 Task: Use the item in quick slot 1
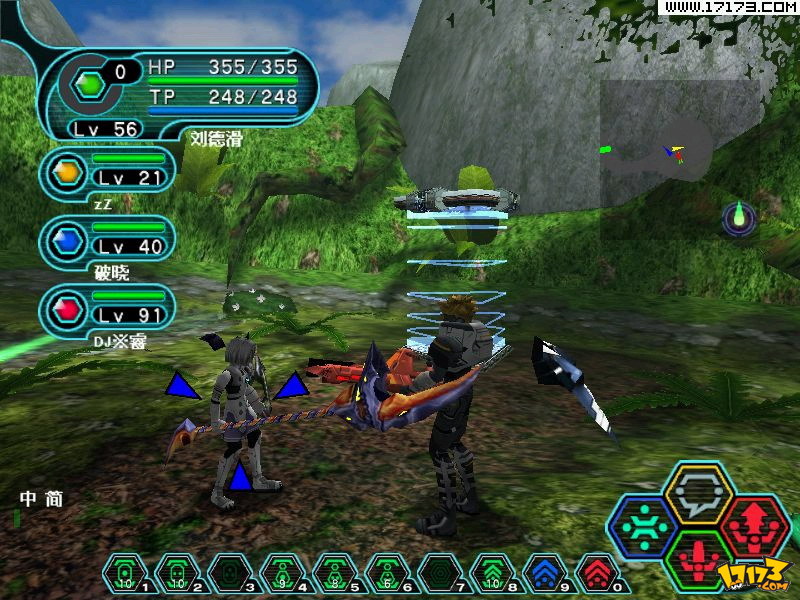(121, 573)
